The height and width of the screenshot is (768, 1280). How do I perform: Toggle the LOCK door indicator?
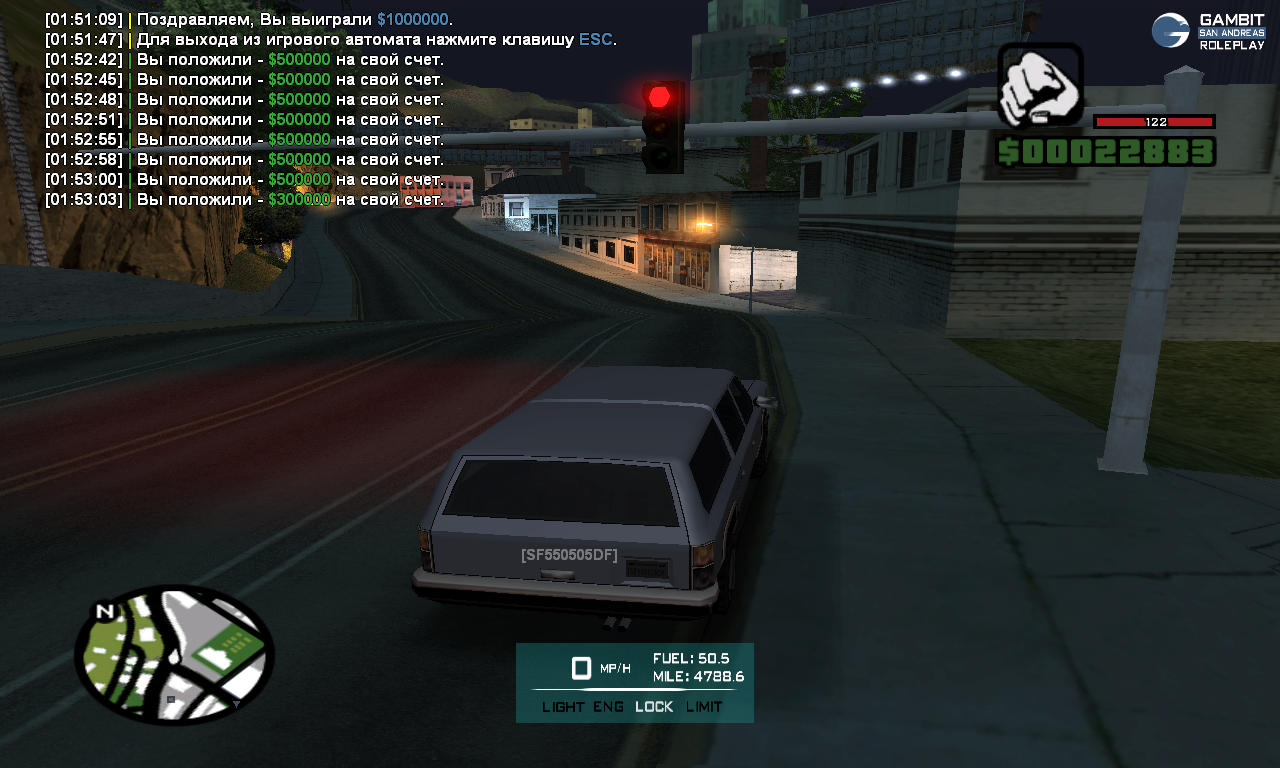[654, 707]
